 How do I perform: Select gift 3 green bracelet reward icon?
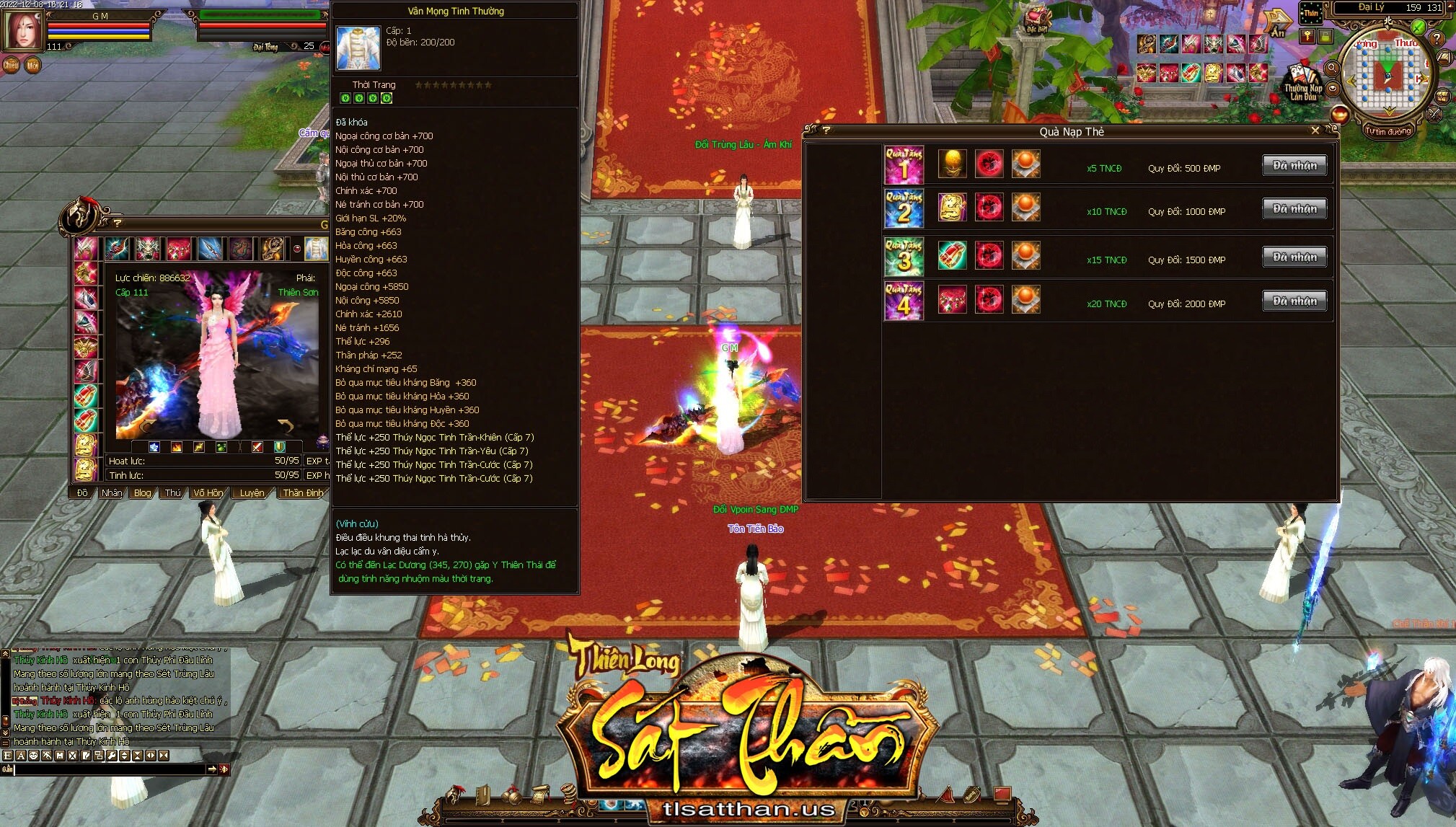[952, 255]
